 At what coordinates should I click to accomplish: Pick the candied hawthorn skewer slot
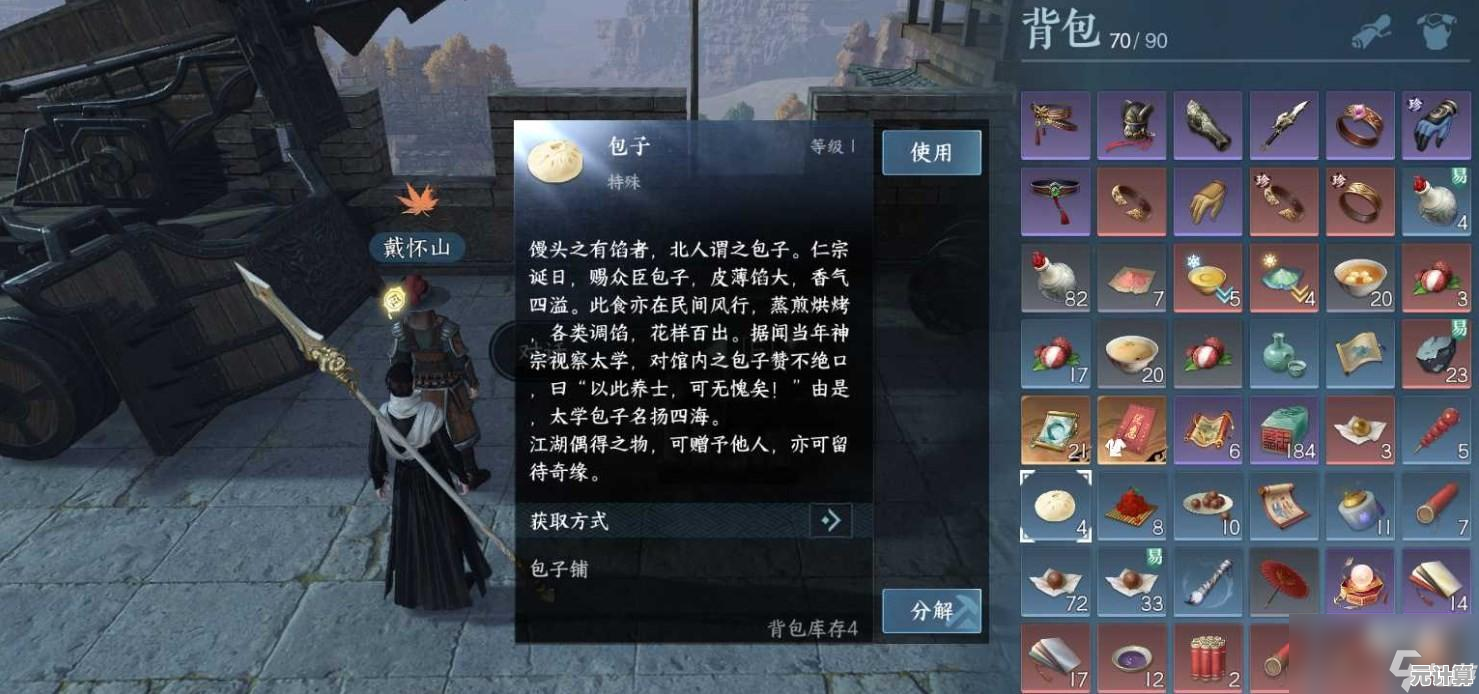click(x=1435, y=430)
